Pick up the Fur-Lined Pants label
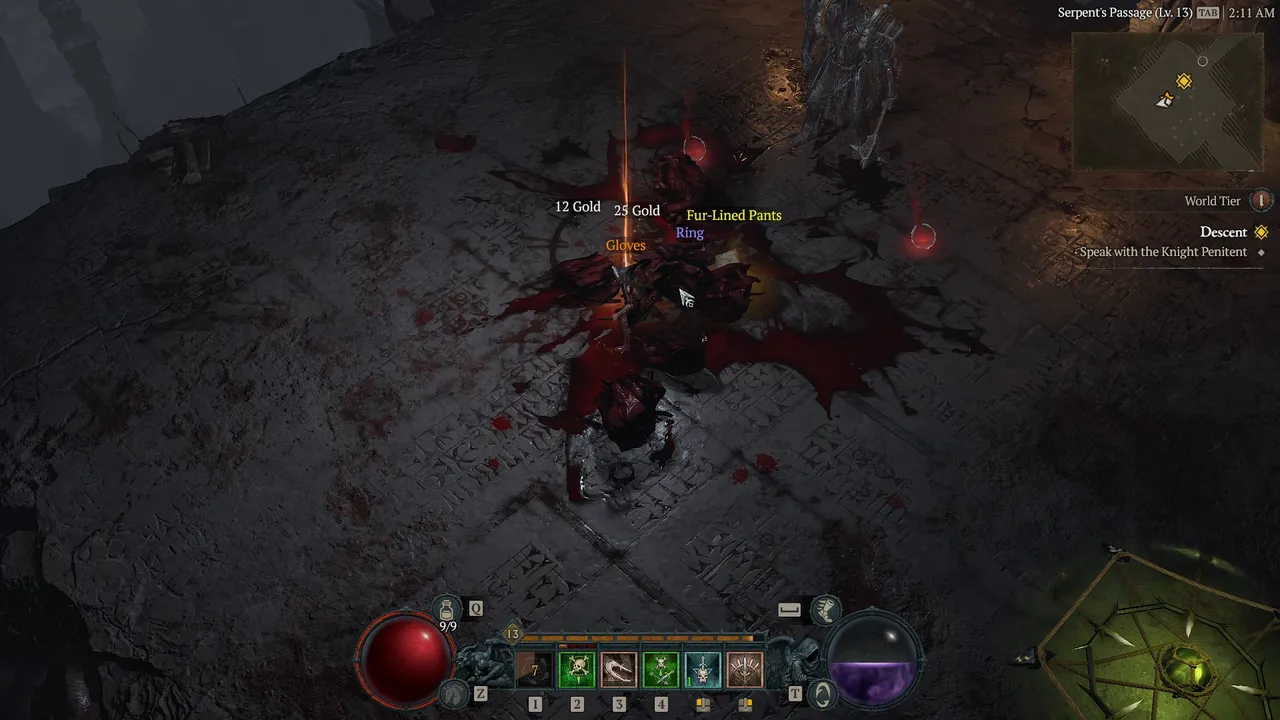Viewport: 1280px width, 720px height. (x=734, y=215)
